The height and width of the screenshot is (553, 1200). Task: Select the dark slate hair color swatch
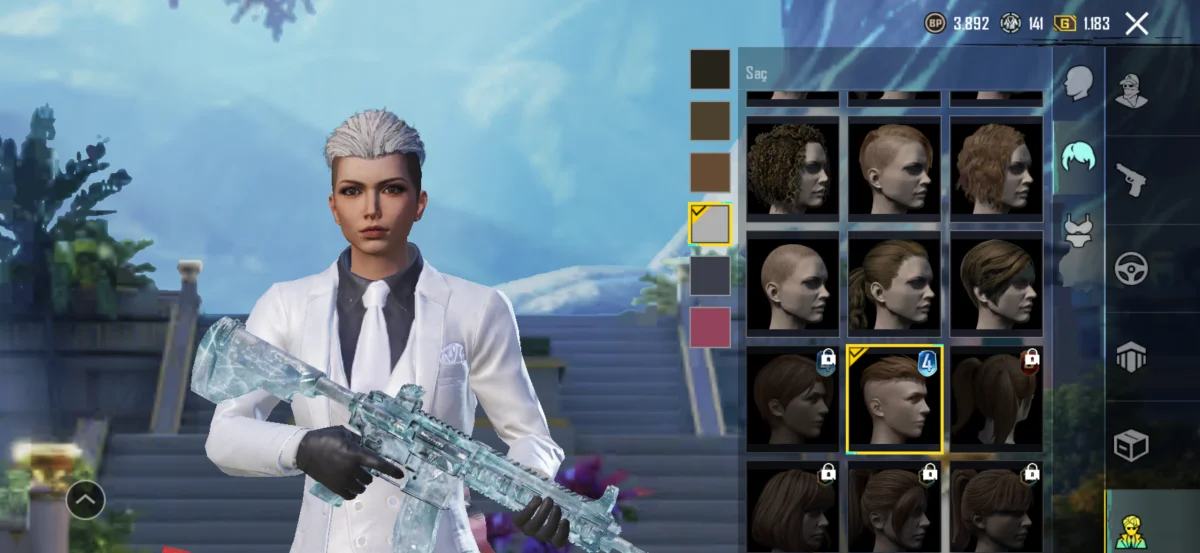click(x=710, y=276)
